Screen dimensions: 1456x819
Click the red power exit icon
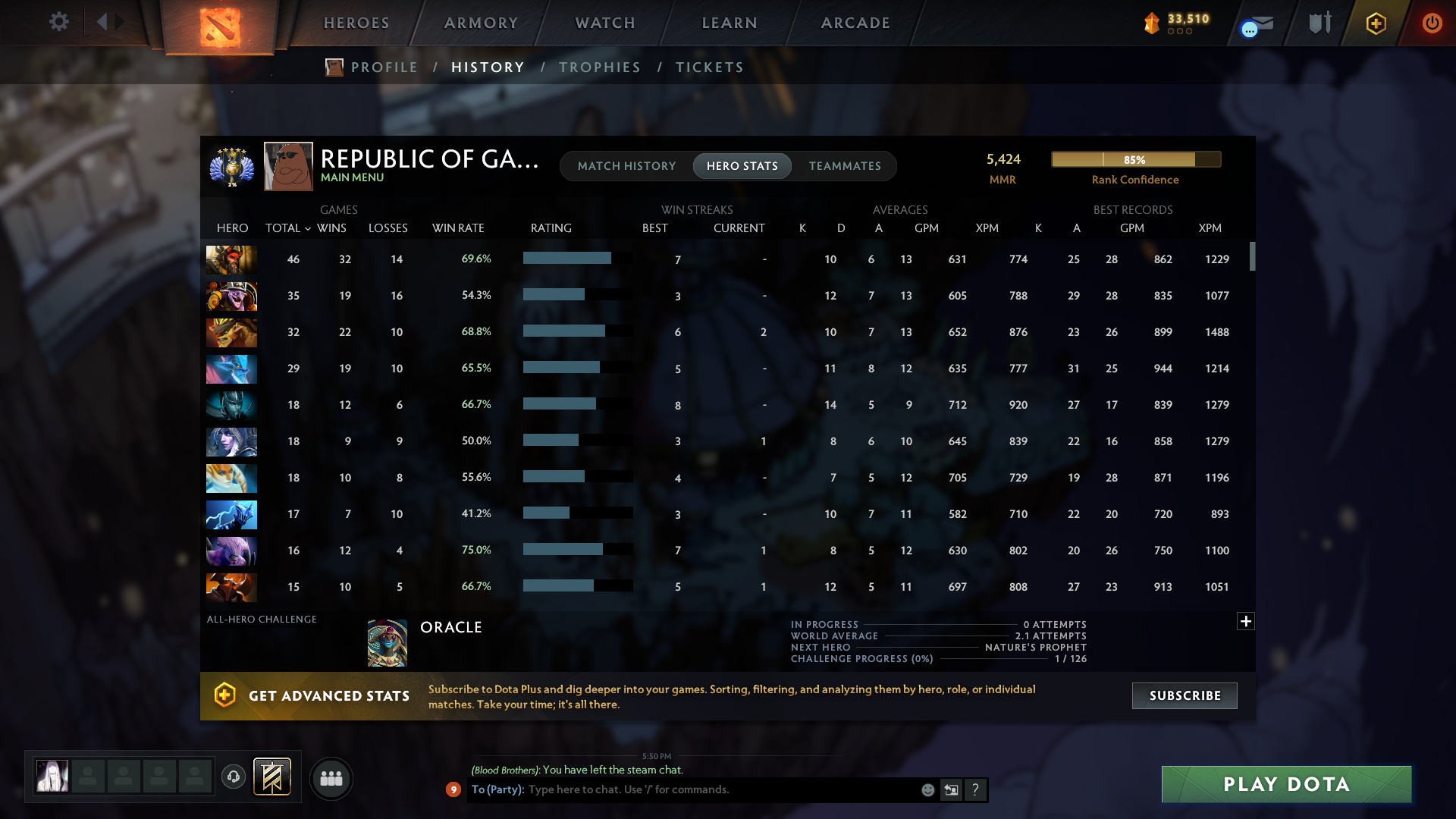coord(1432,23)
